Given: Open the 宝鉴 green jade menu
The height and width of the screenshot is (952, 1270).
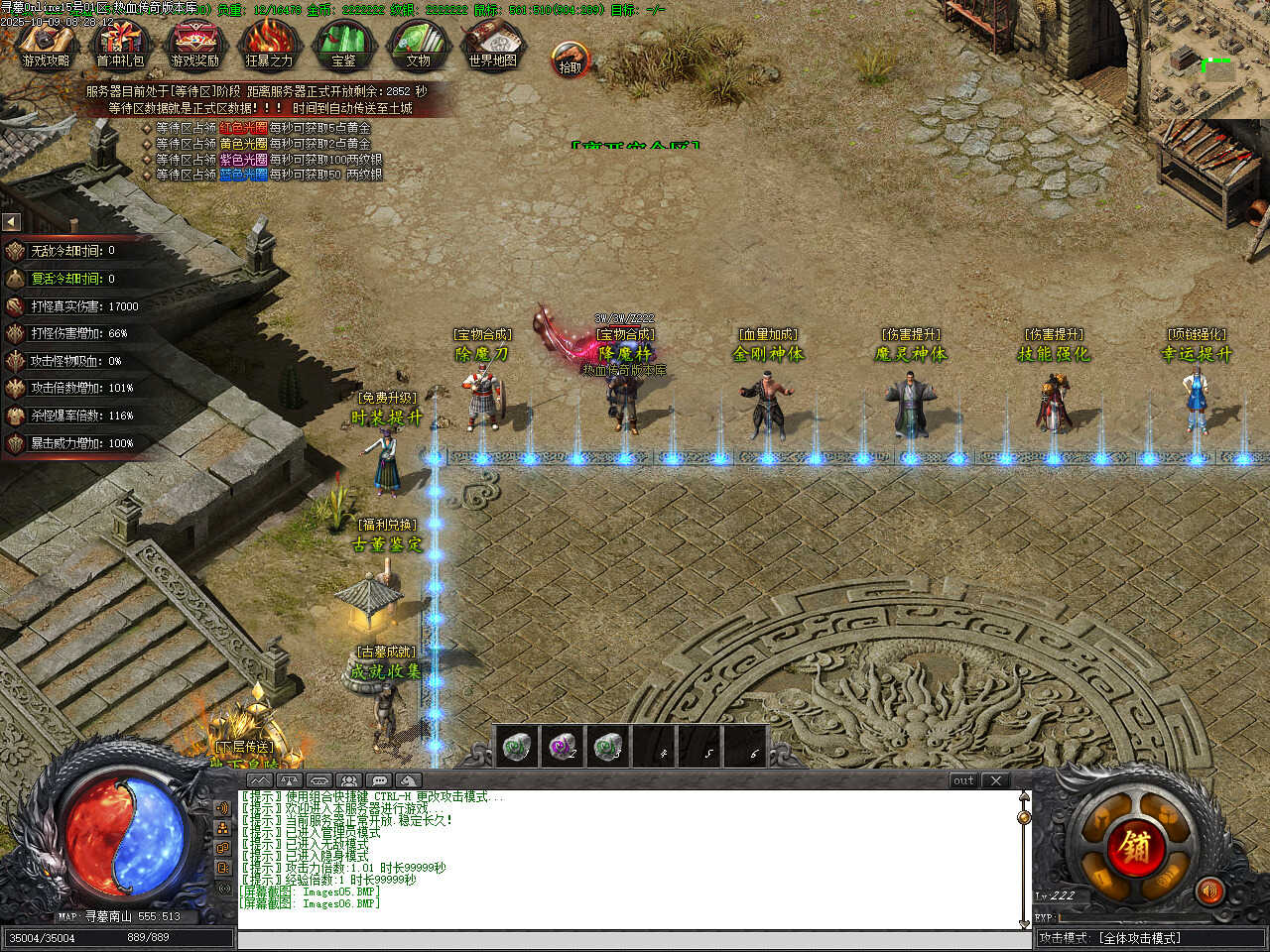Looking at the screenshot, I should point(343,45).
